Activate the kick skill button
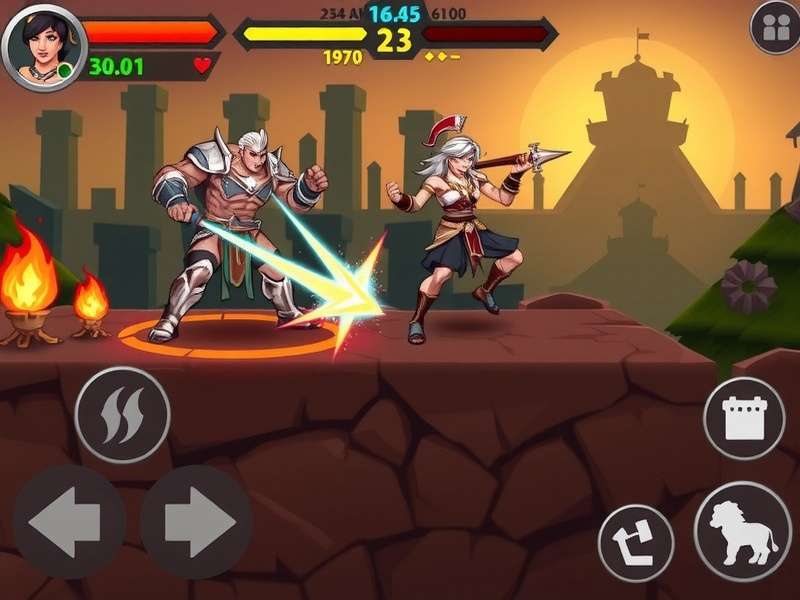Viewport: 800px width, 600px height. pos(636,543)
